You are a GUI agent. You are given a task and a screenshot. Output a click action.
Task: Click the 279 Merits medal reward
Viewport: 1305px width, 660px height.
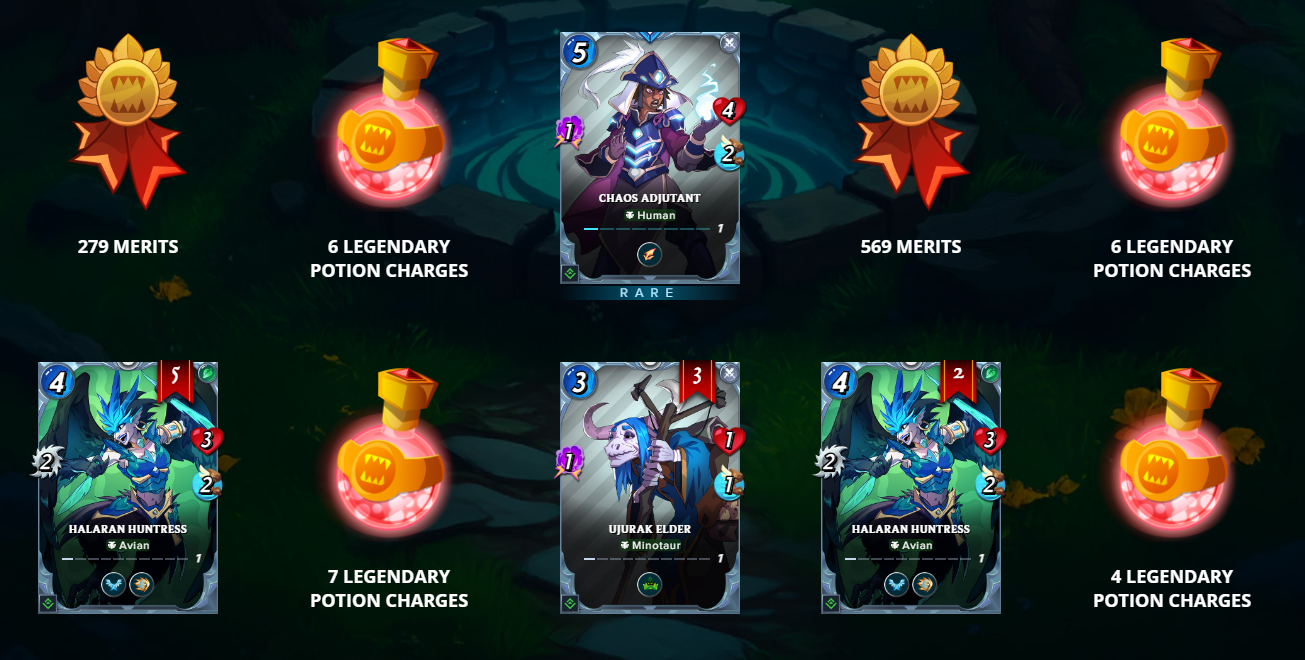pos(128,120)
